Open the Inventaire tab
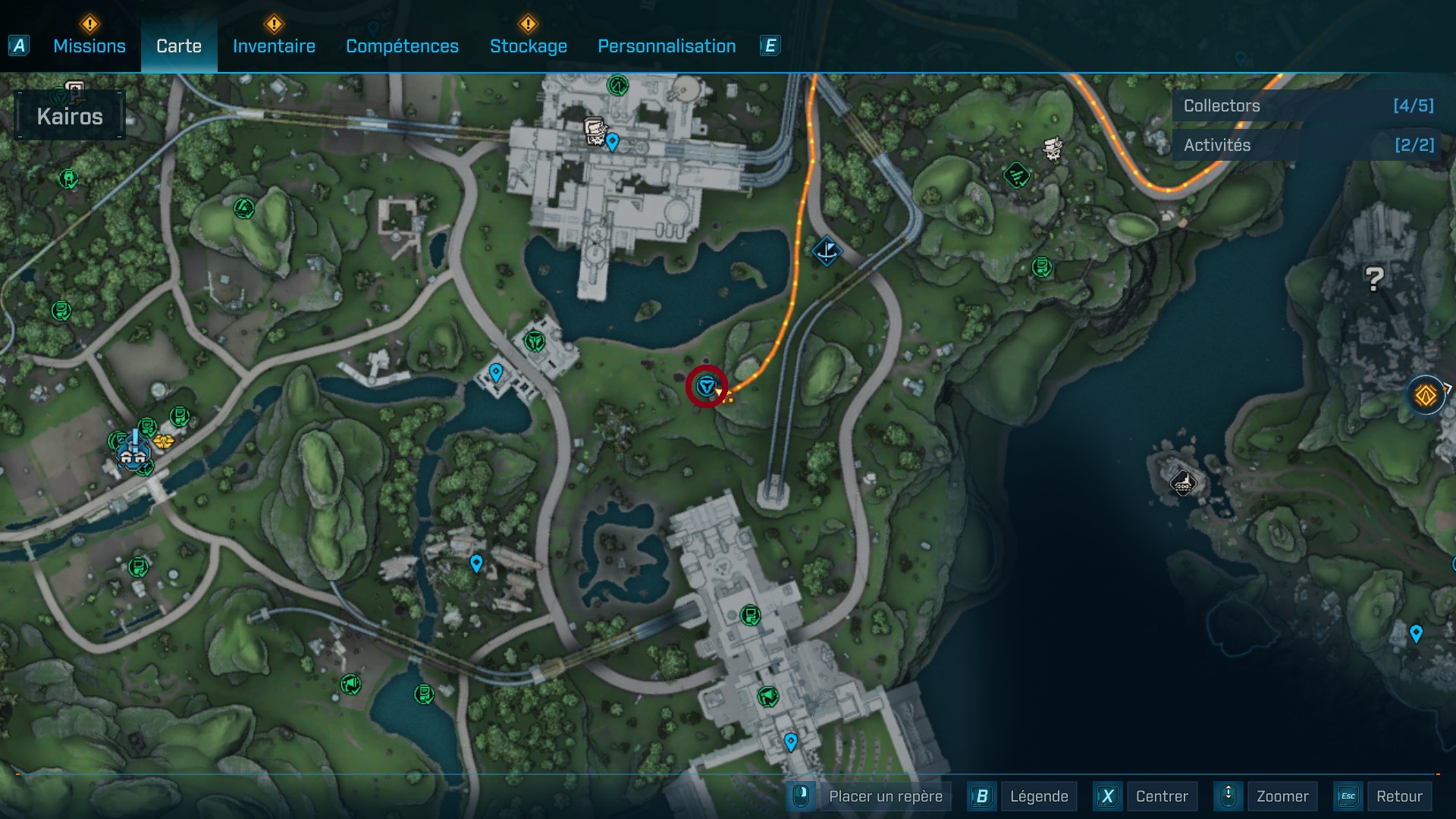This screenshot has width=1456, height=819. tap(274, 46)
